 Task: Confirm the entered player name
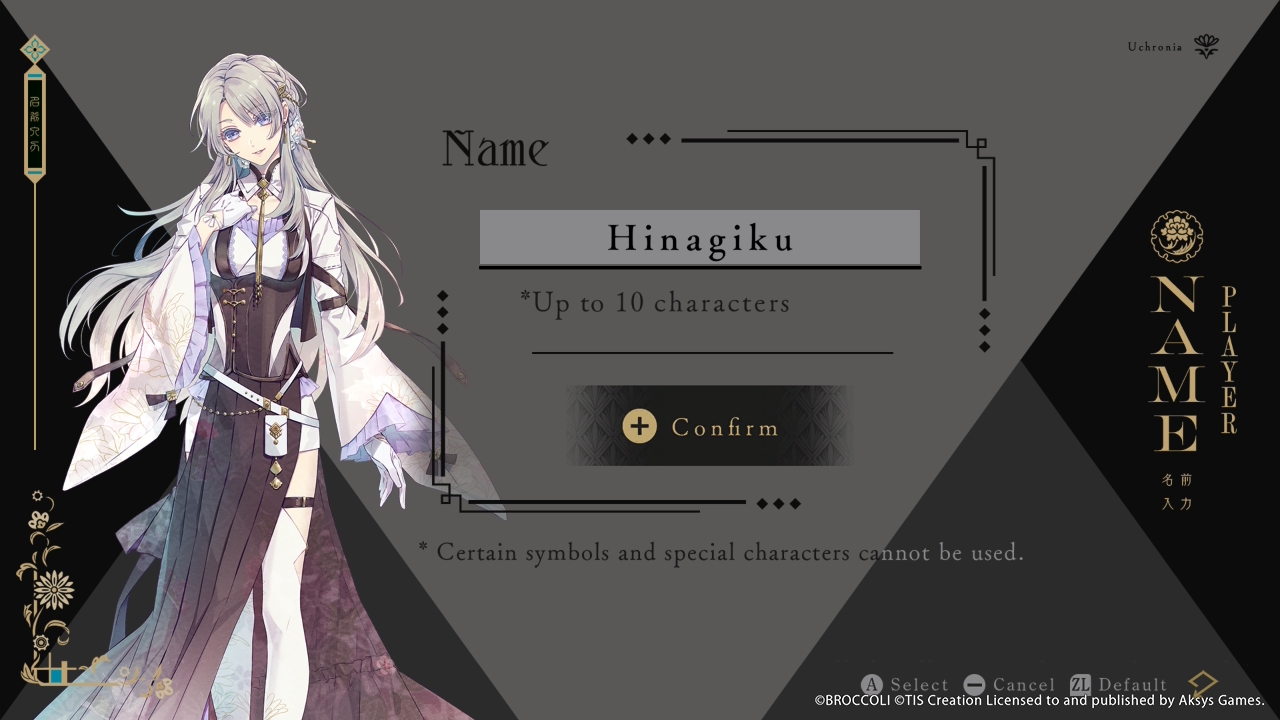(708, 427)
